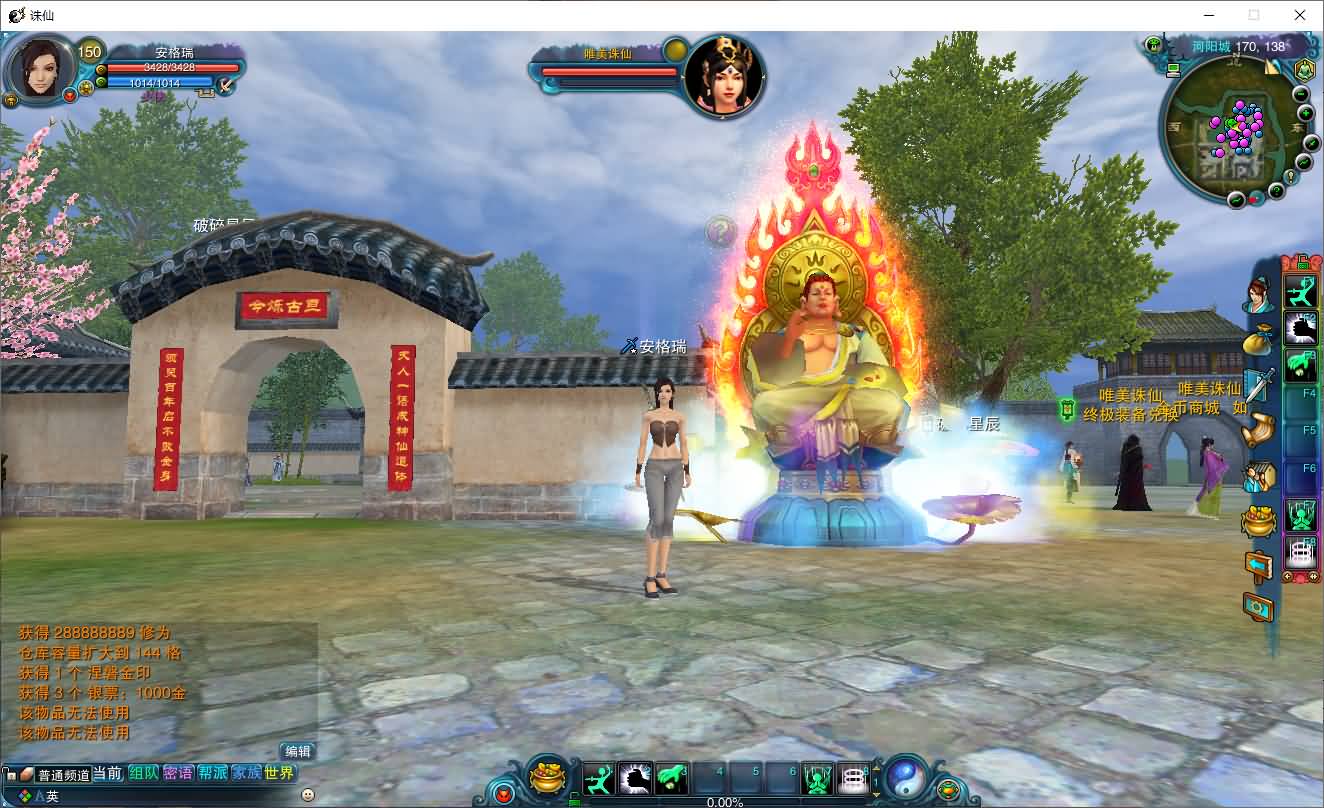The image size is (1324, 808).
Task: Choose the 家族 family chat channel
Action: [x=246, y=773]
